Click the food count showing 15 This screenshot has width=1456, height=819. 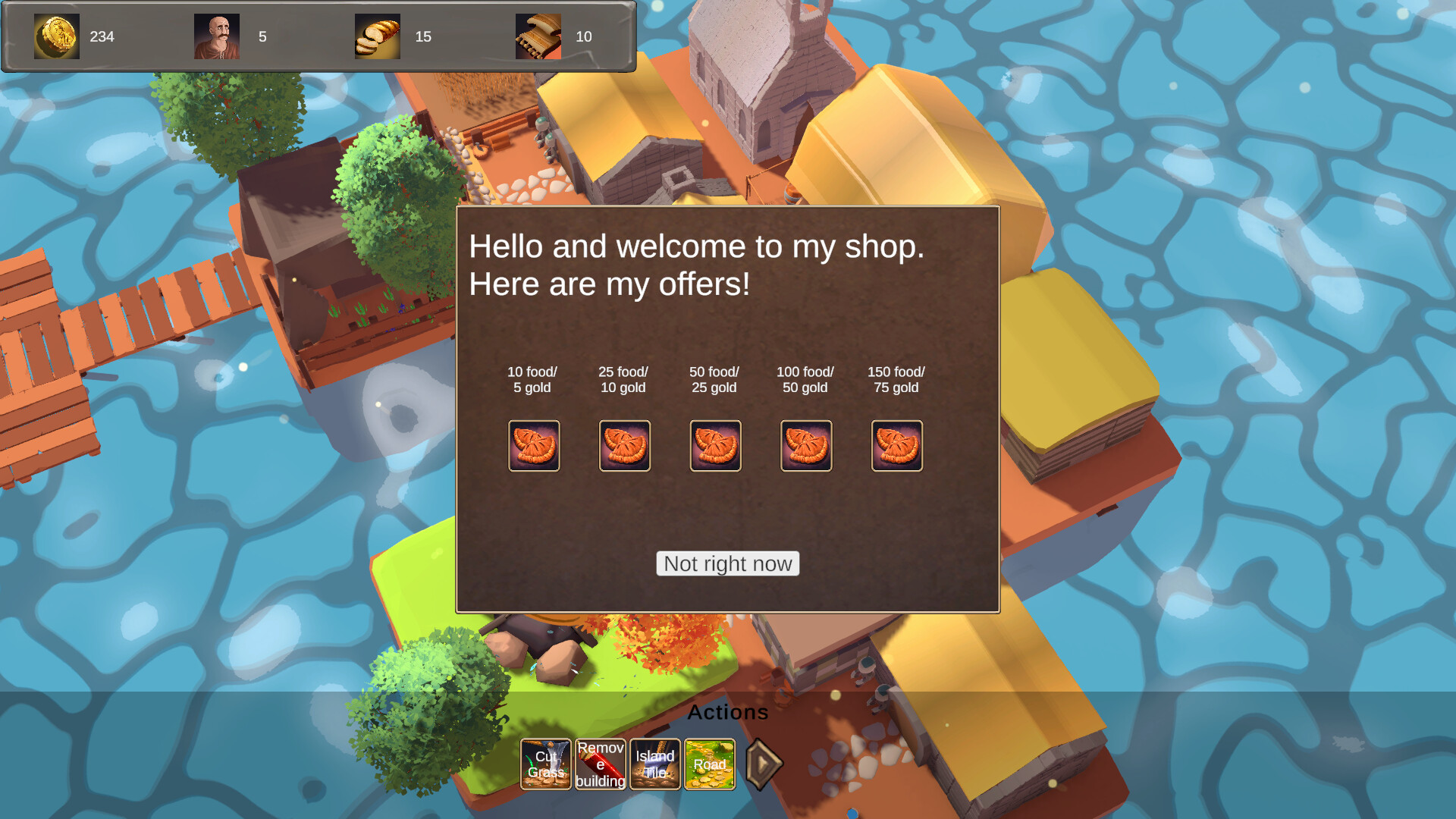click(x=424, y=36)
